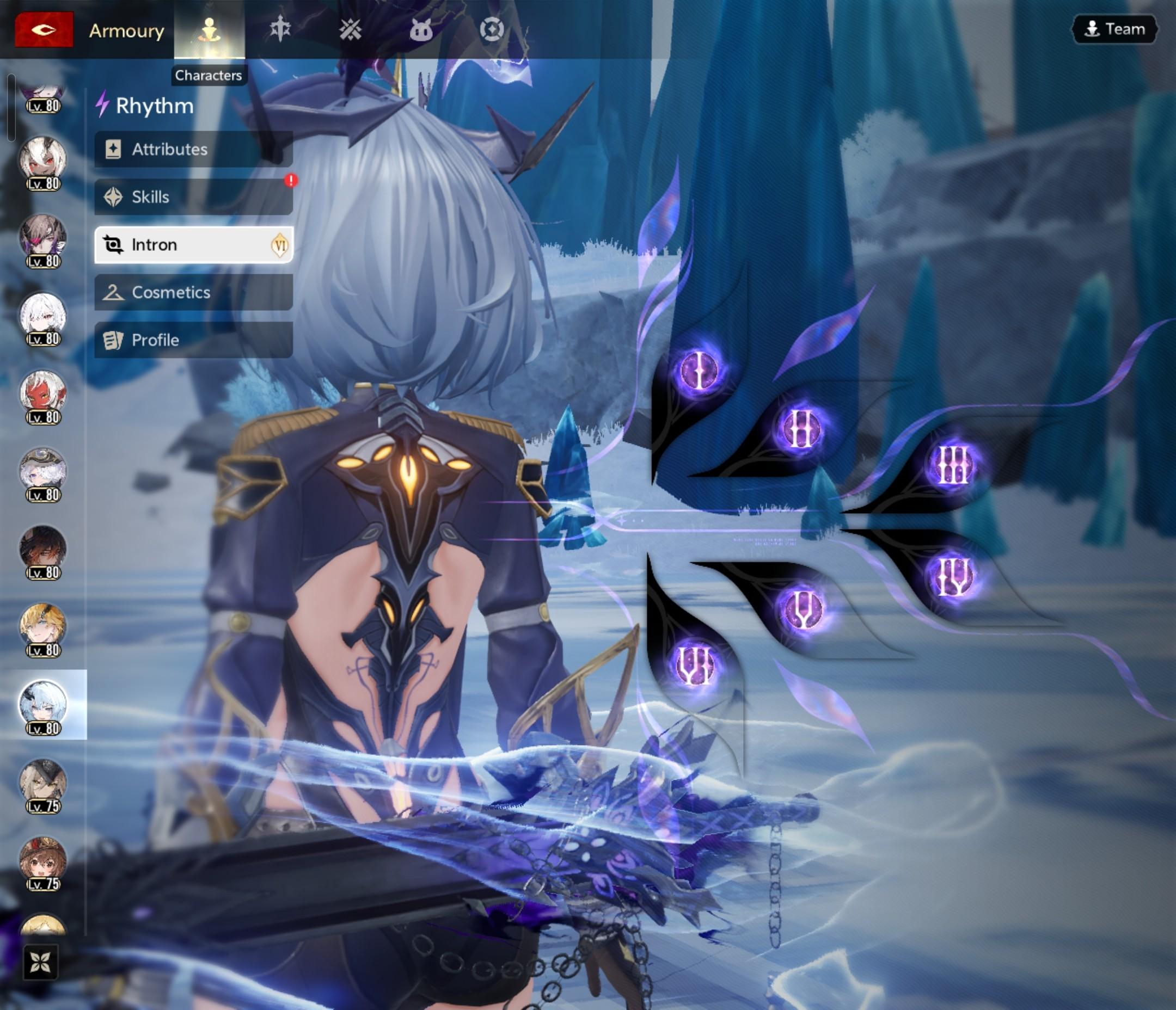The width and height of the screenshot is (1176, 1010).
Task: Select Intron node V
Action: click(801, 609)
